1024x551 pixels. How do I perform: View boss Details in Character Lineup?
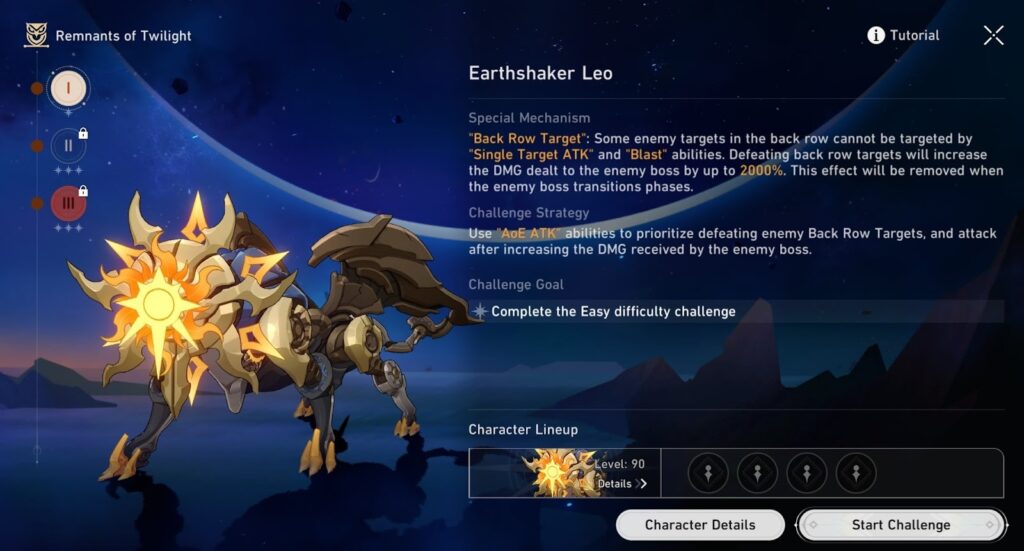[621, 484]
